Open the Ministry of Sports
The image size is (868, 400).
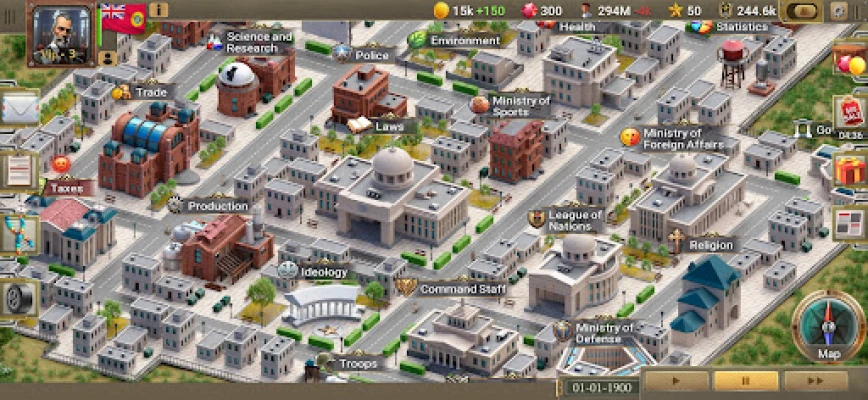point(520,106)
